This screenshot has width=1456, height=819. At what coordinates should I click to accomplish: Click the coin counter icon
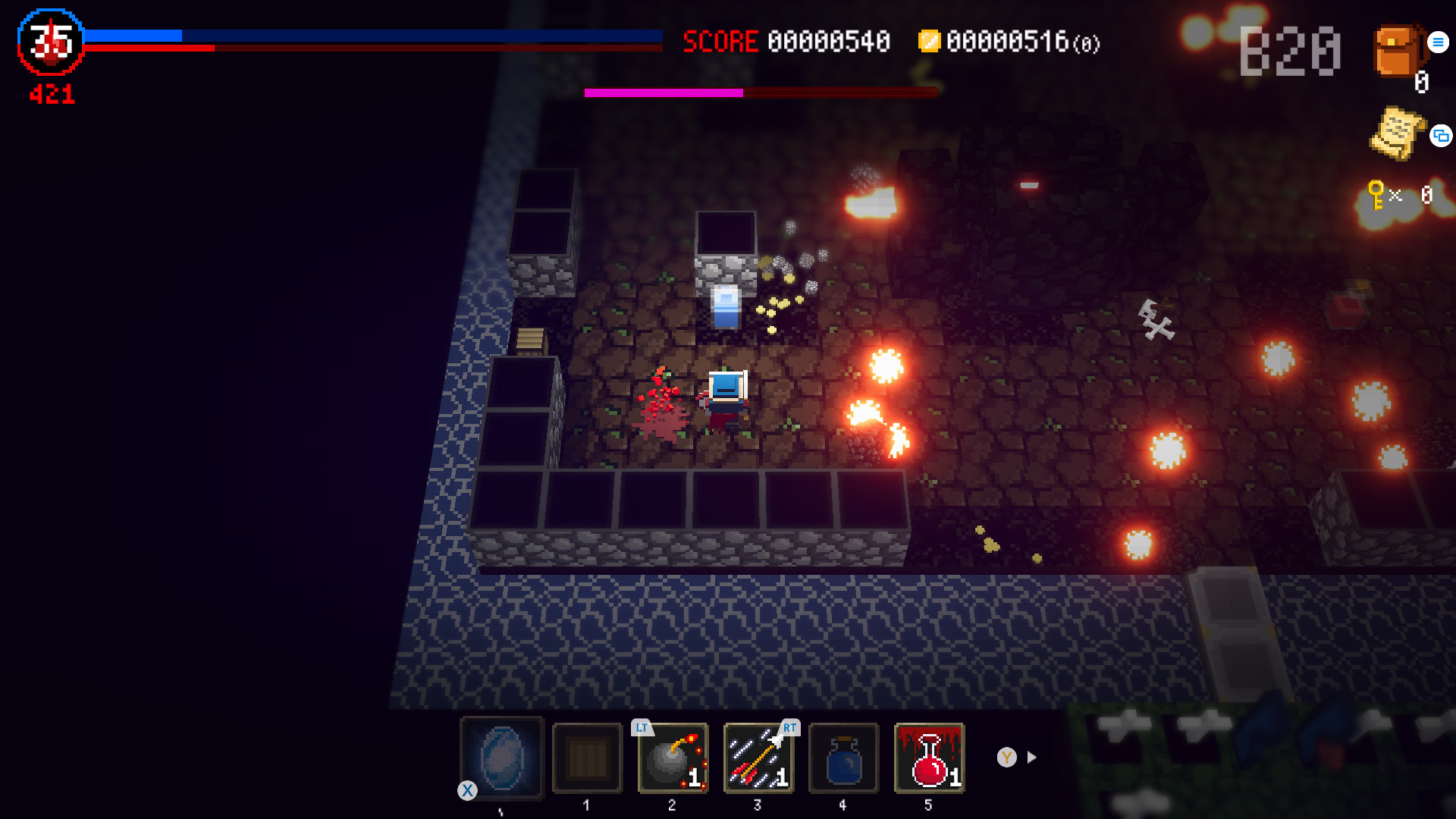(x=930, y=42)
